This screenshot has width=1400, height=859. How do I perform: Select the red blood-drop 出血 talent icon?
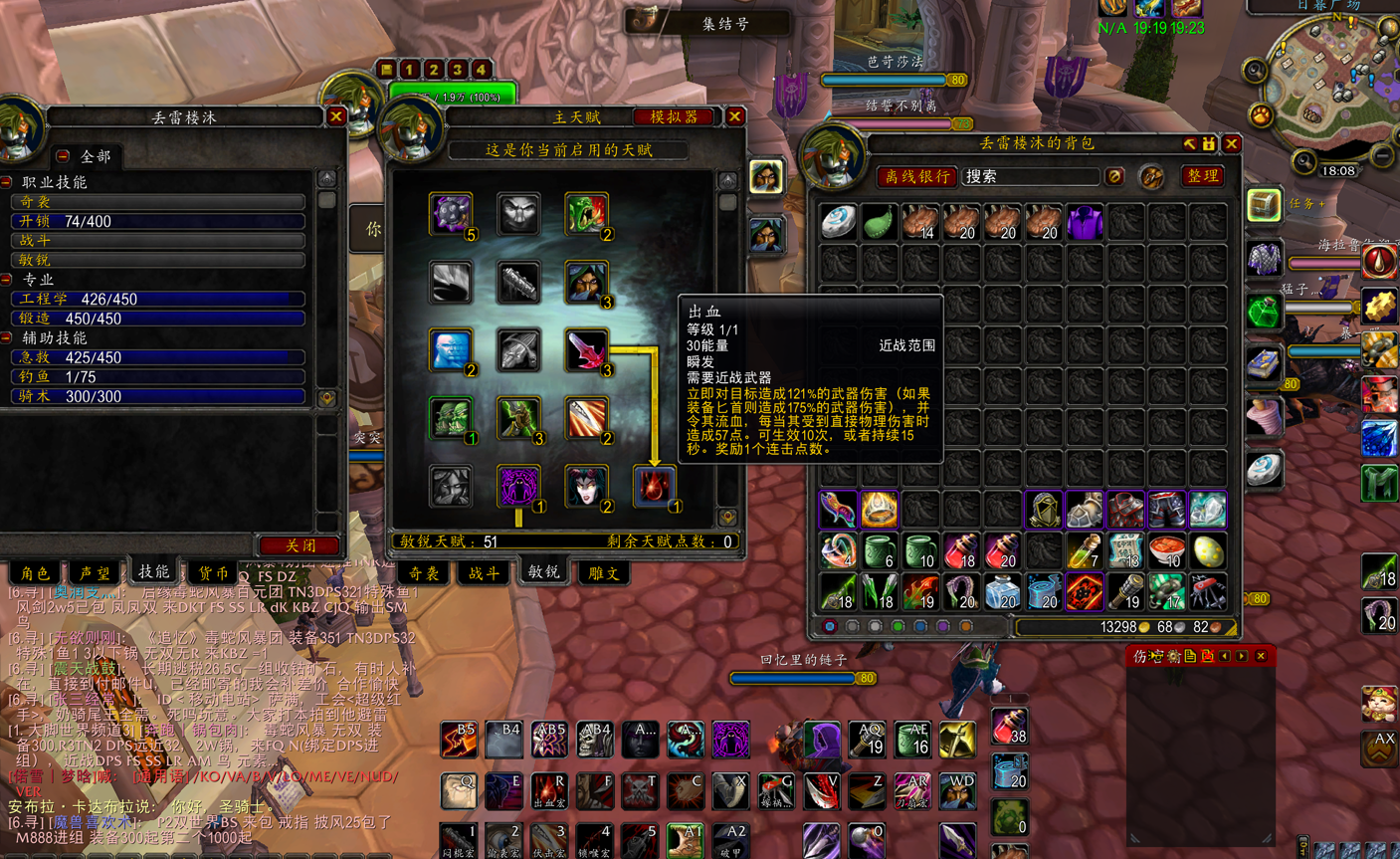[x=654, y=487]
